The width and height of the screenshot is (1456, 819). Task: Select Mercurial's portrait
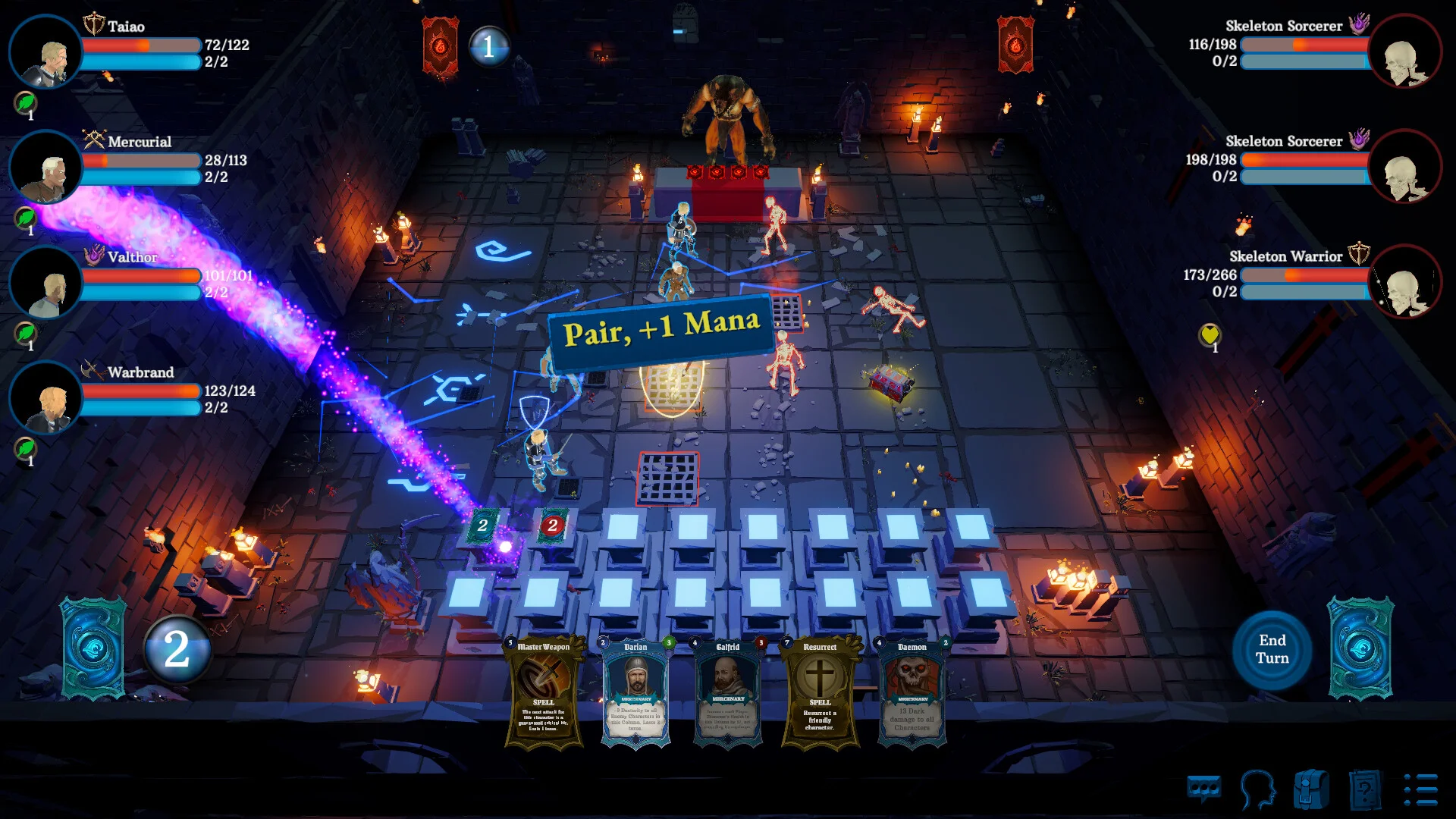pyautogui.click(x=45, y=167)
